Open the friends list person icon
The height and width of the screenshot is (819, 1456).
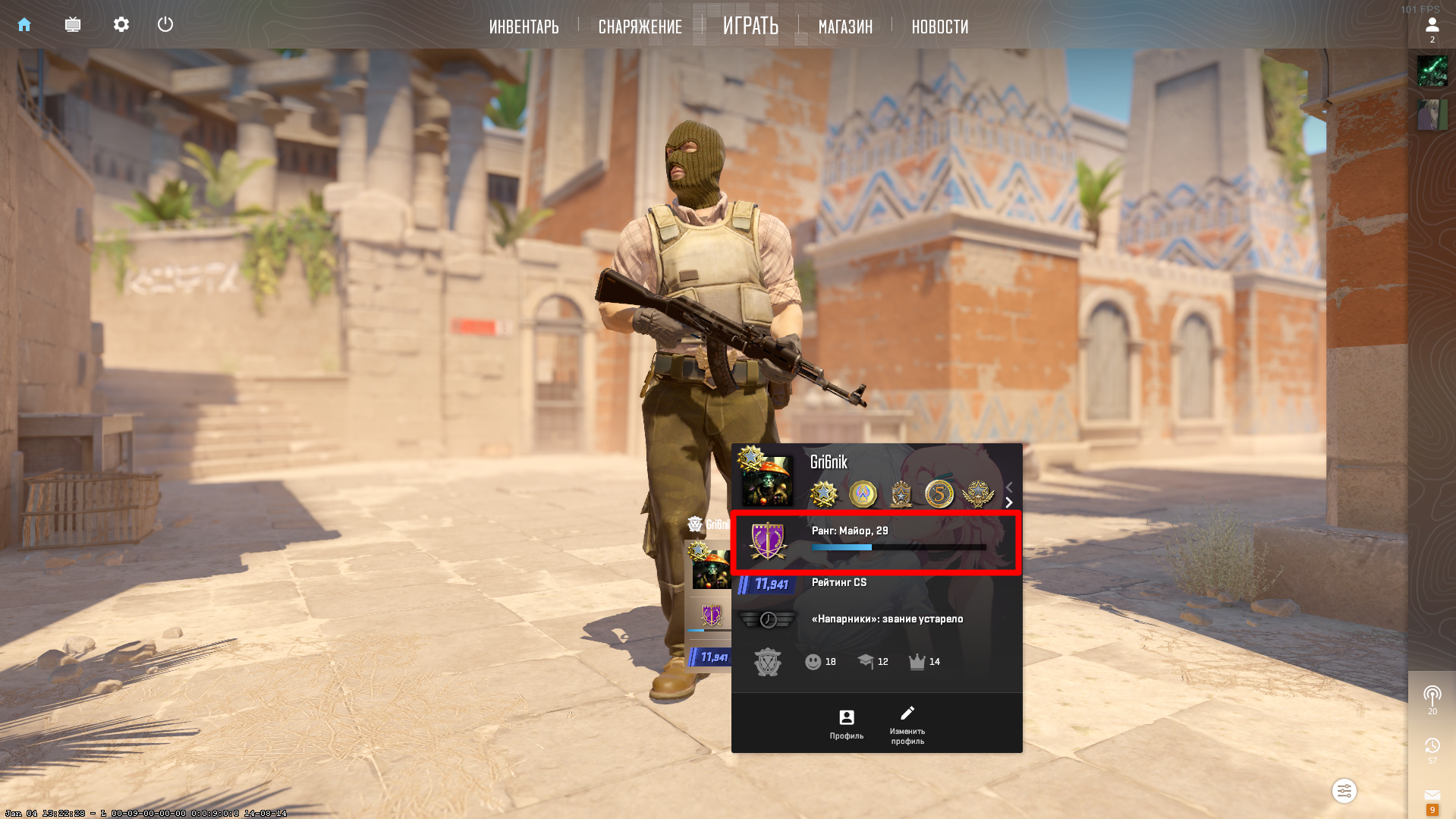coord(1432,26)
